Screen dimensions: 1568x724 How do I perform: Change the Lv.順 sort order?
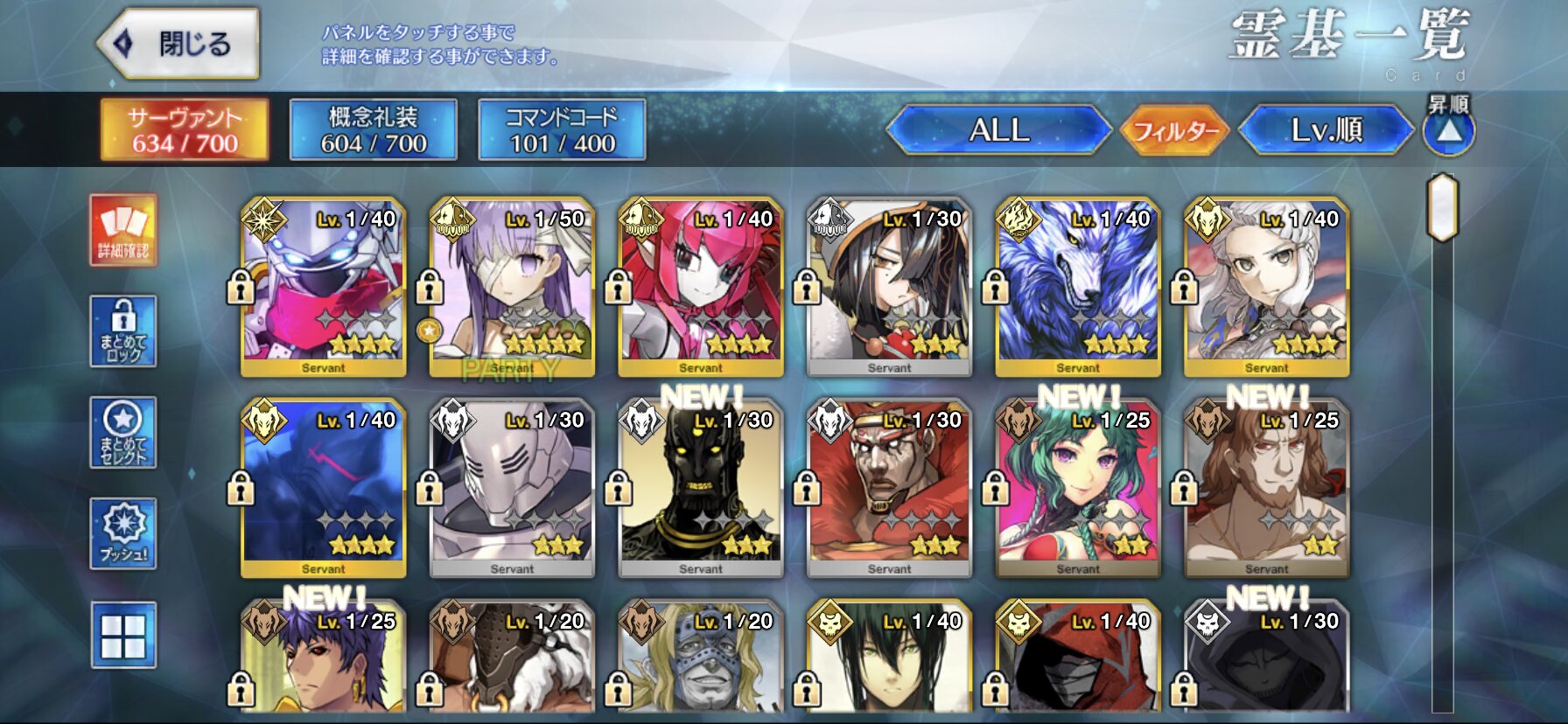click(x=1326, y=131)
